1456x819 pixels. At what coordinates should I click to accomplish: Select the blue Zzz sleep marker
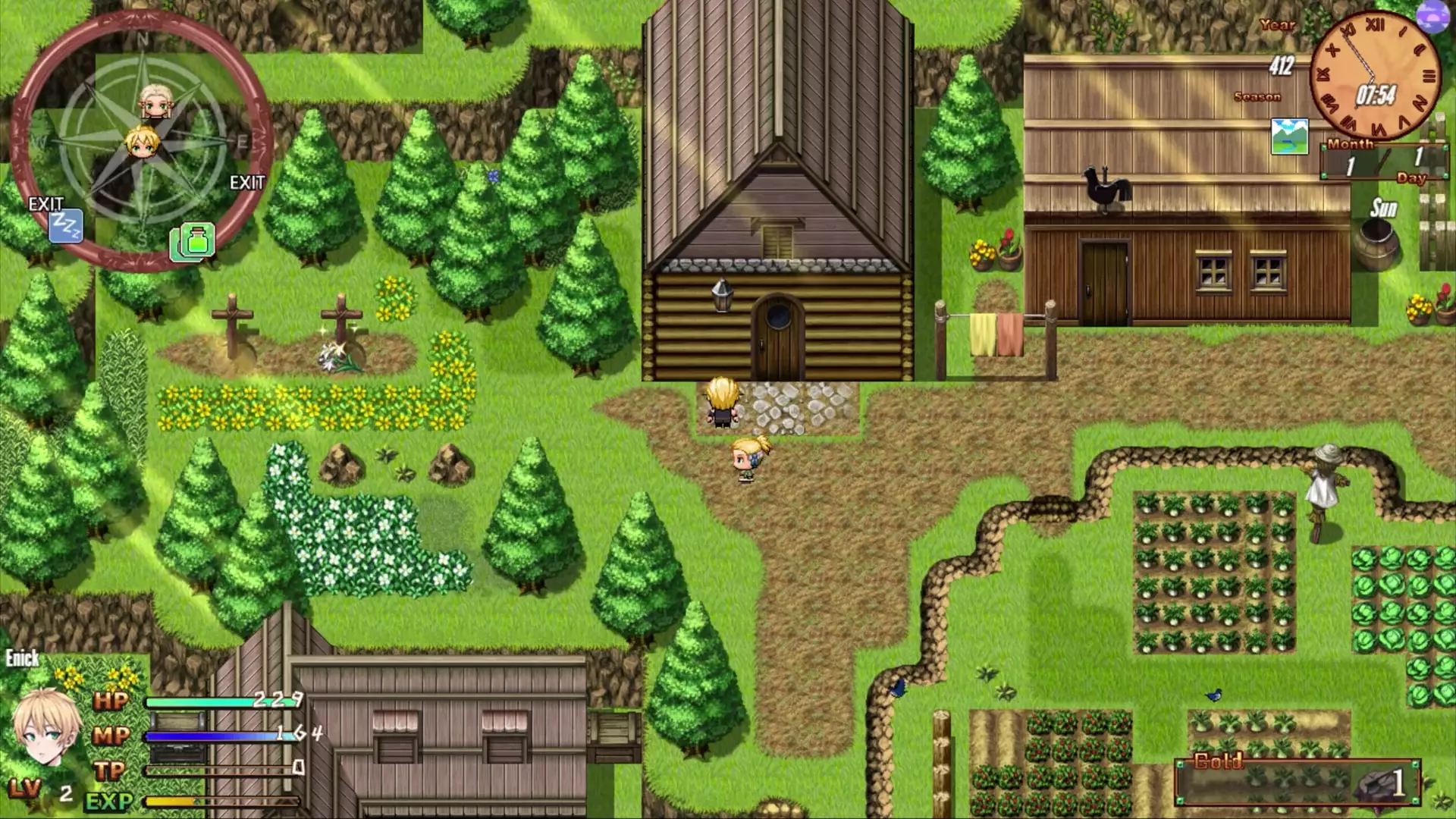click(x=65, y=226)
